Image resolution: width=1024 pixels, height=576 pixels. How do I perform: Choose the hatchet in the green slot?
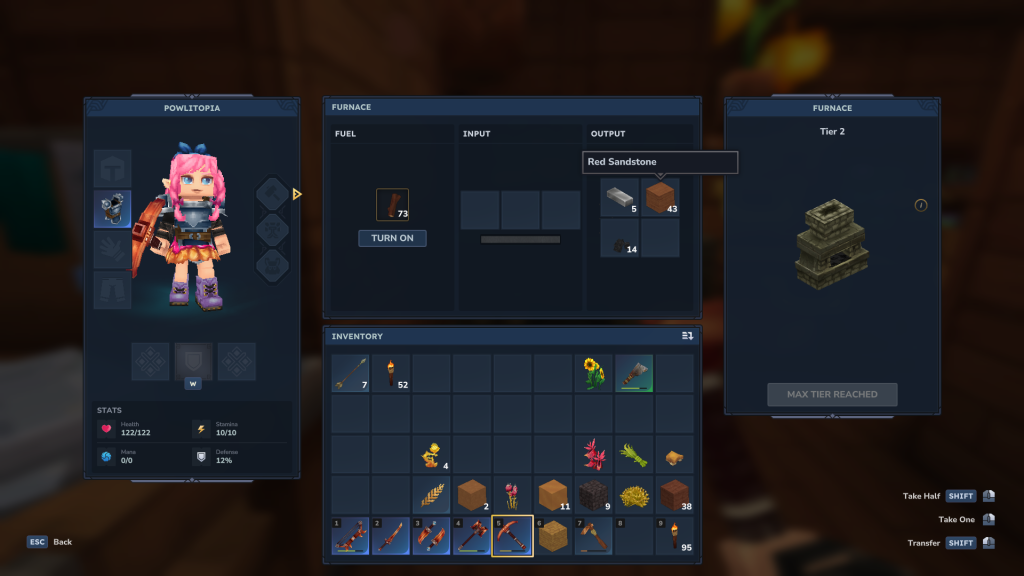[634, 373]
